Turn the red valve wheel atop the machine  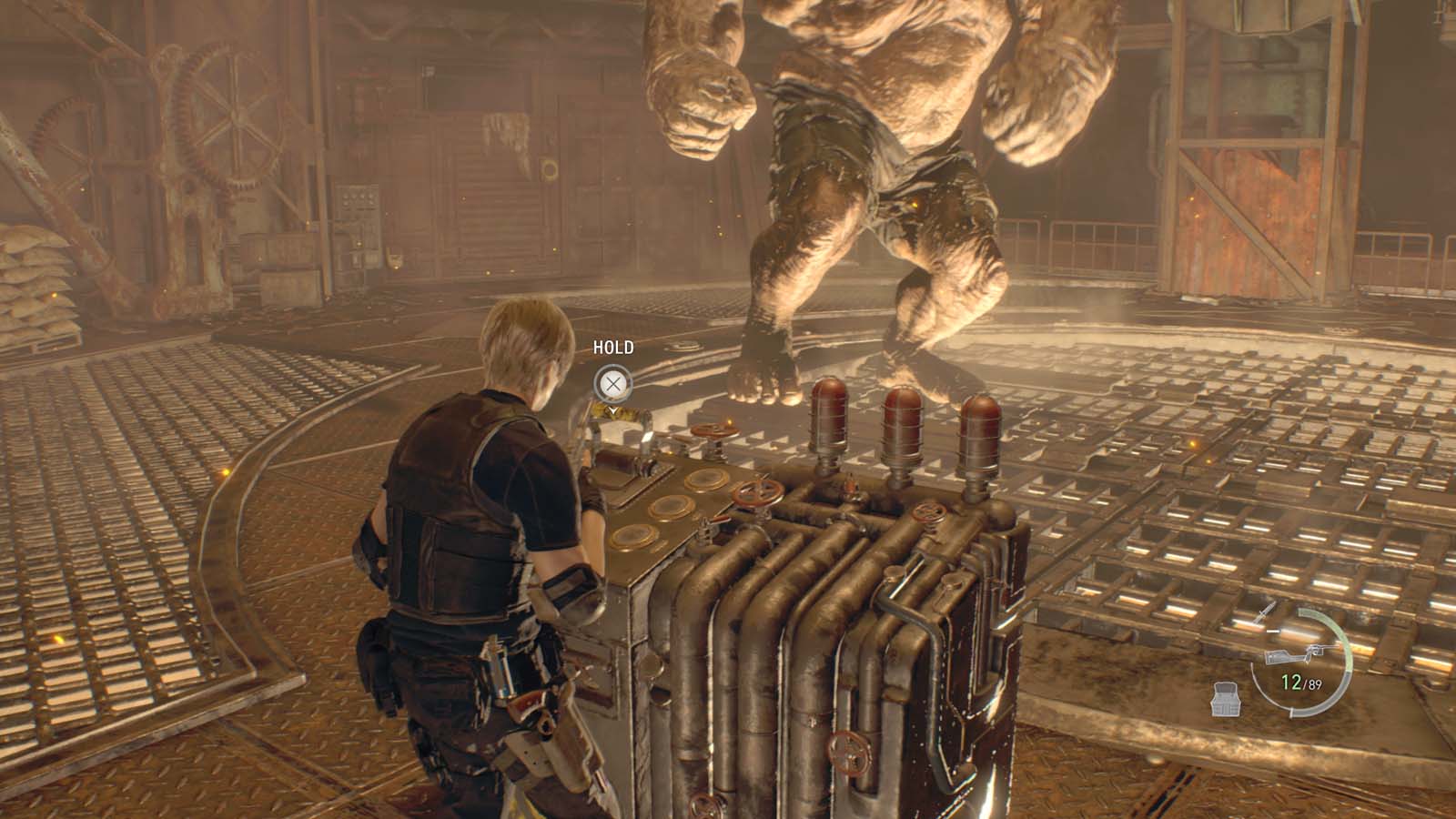(x=714, y=430)
